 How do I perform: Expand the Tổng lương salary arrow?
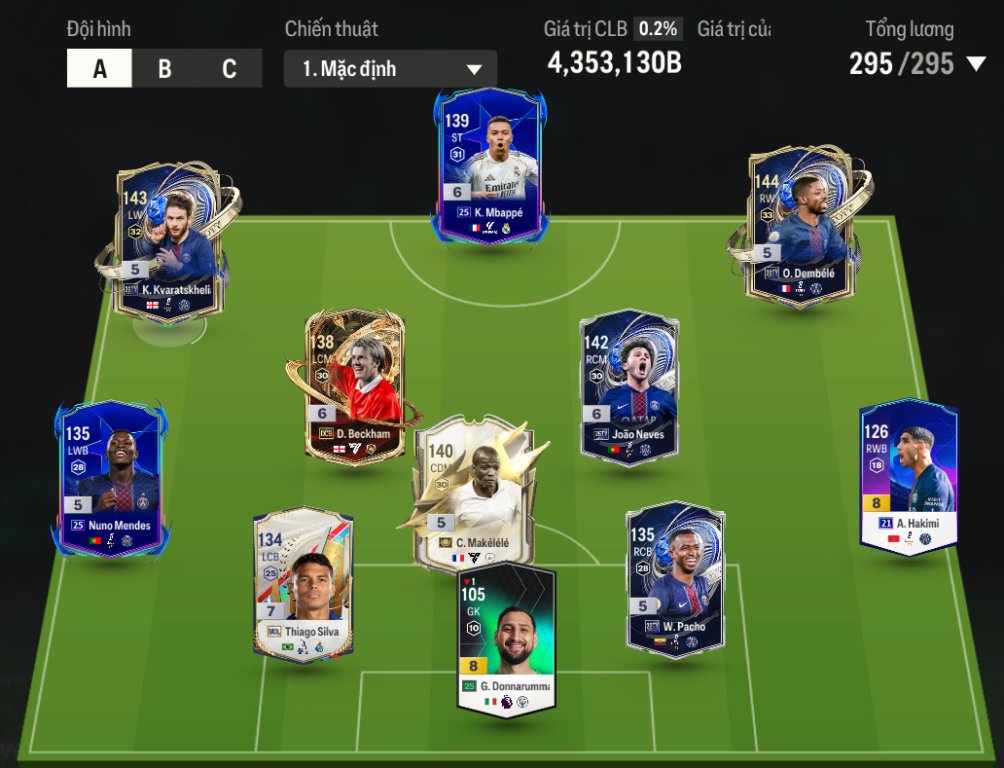(x=976, y=65)
